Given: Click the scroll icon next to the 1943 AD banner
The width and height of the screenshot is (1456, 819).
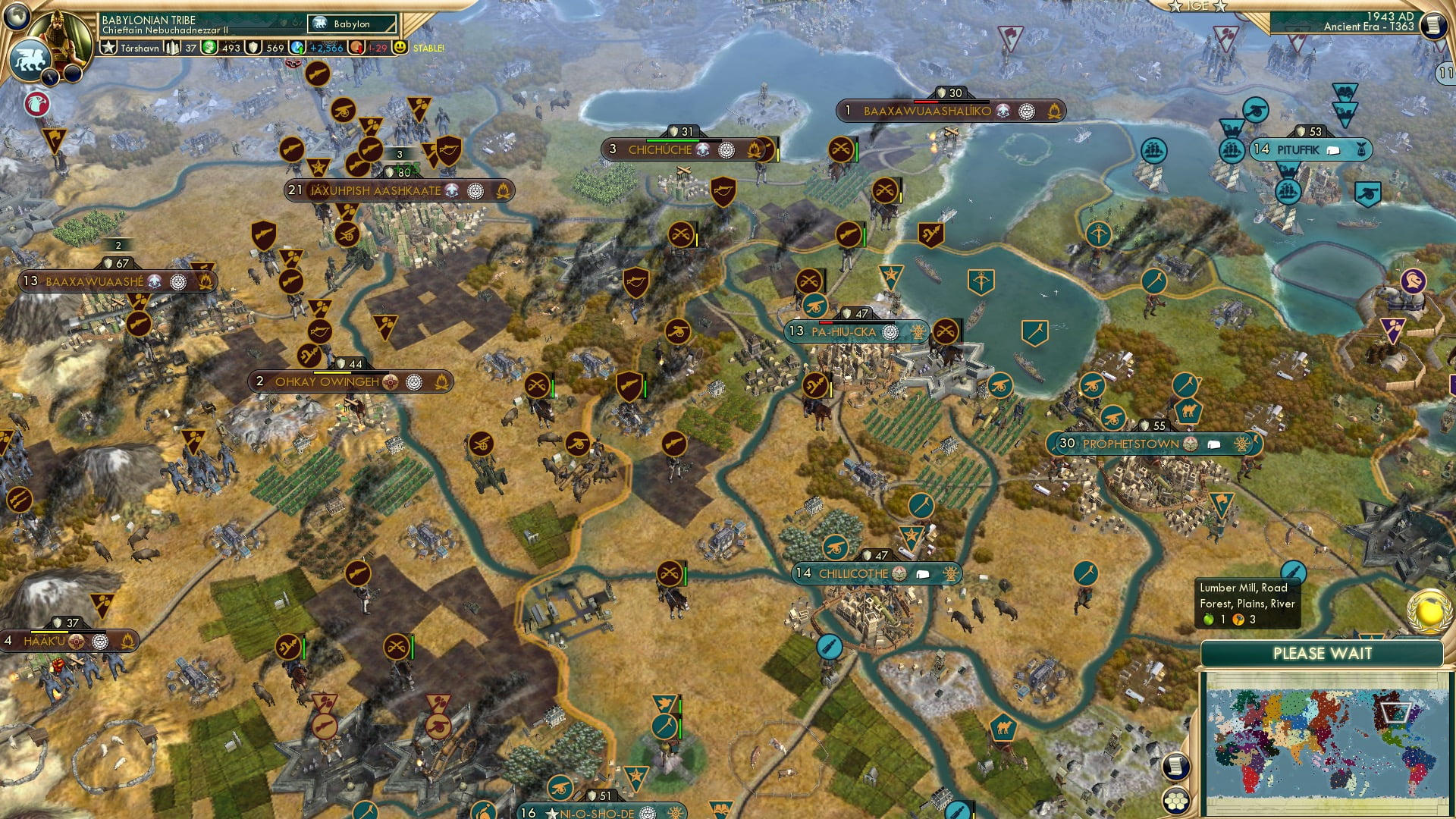Looking at the screenshot, I should (1434, 25).
